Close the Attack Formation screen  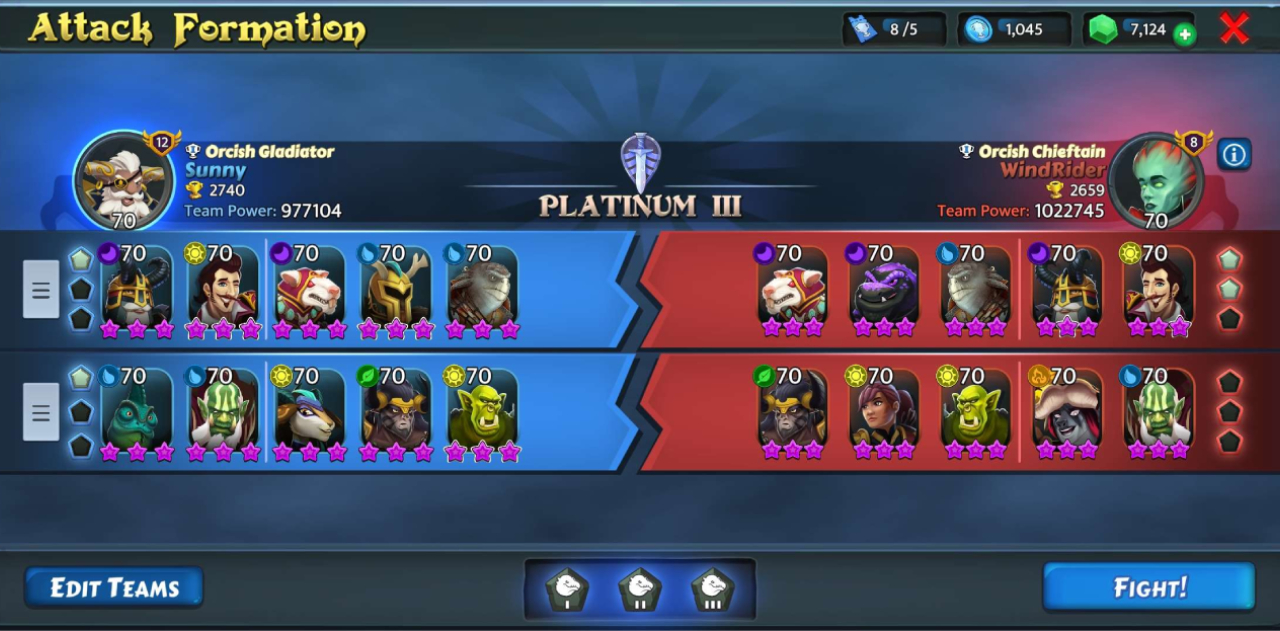1234,29
